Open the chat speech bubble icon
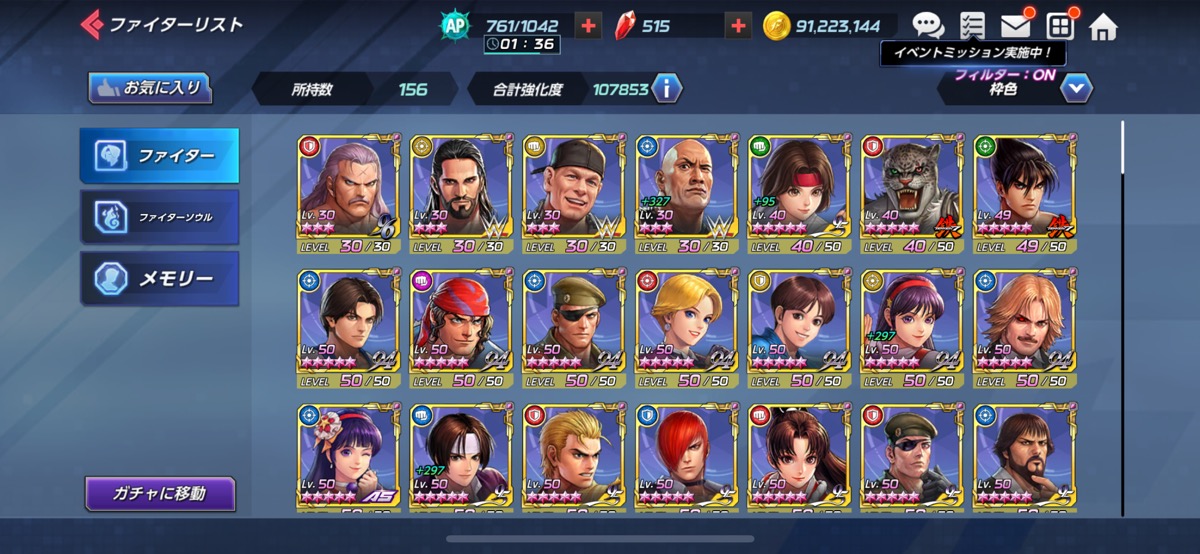This screenshot has width=1200, height=554. (928, 26)
